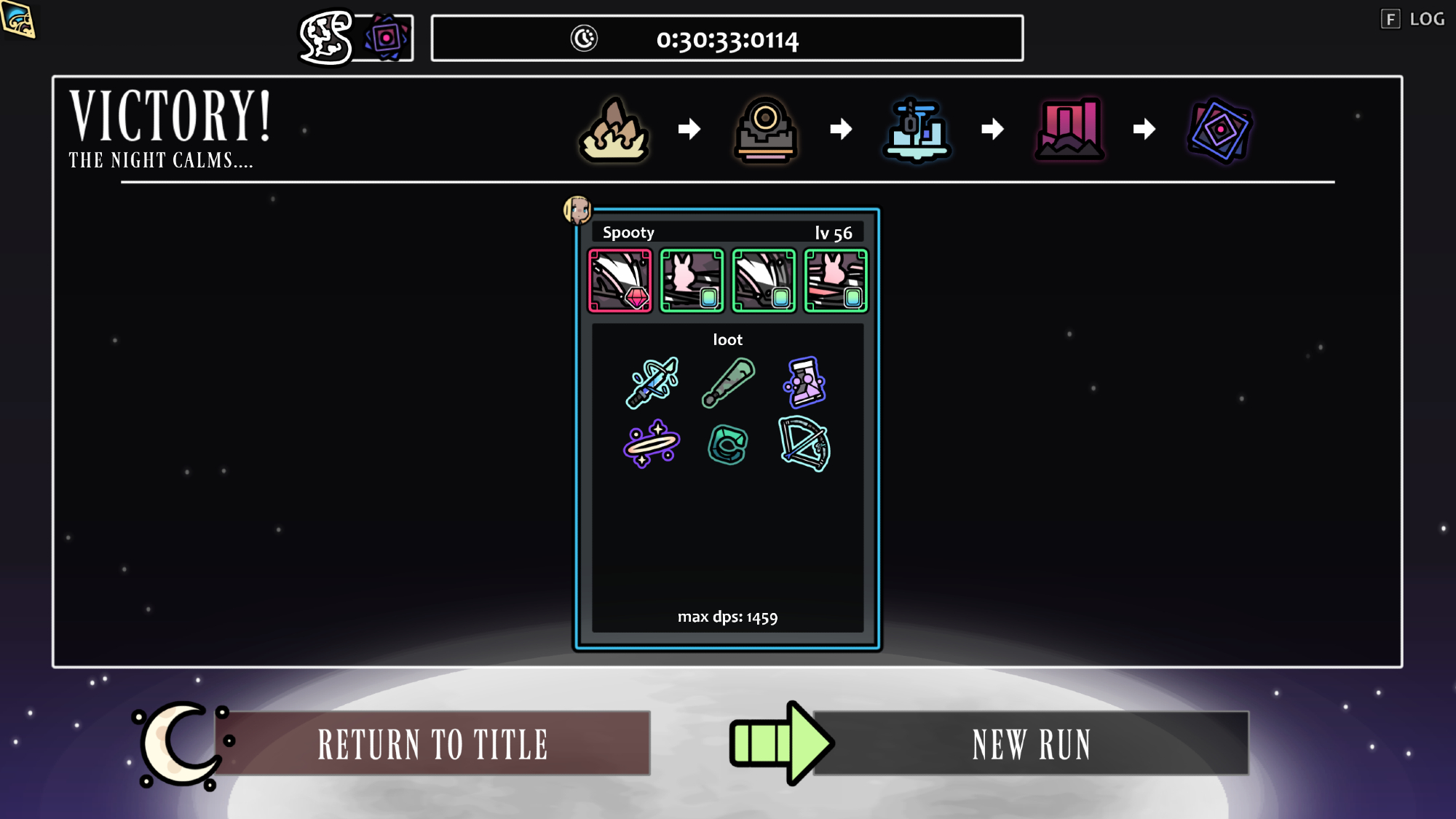Inspect the teal bow loot item

[804, 443]
